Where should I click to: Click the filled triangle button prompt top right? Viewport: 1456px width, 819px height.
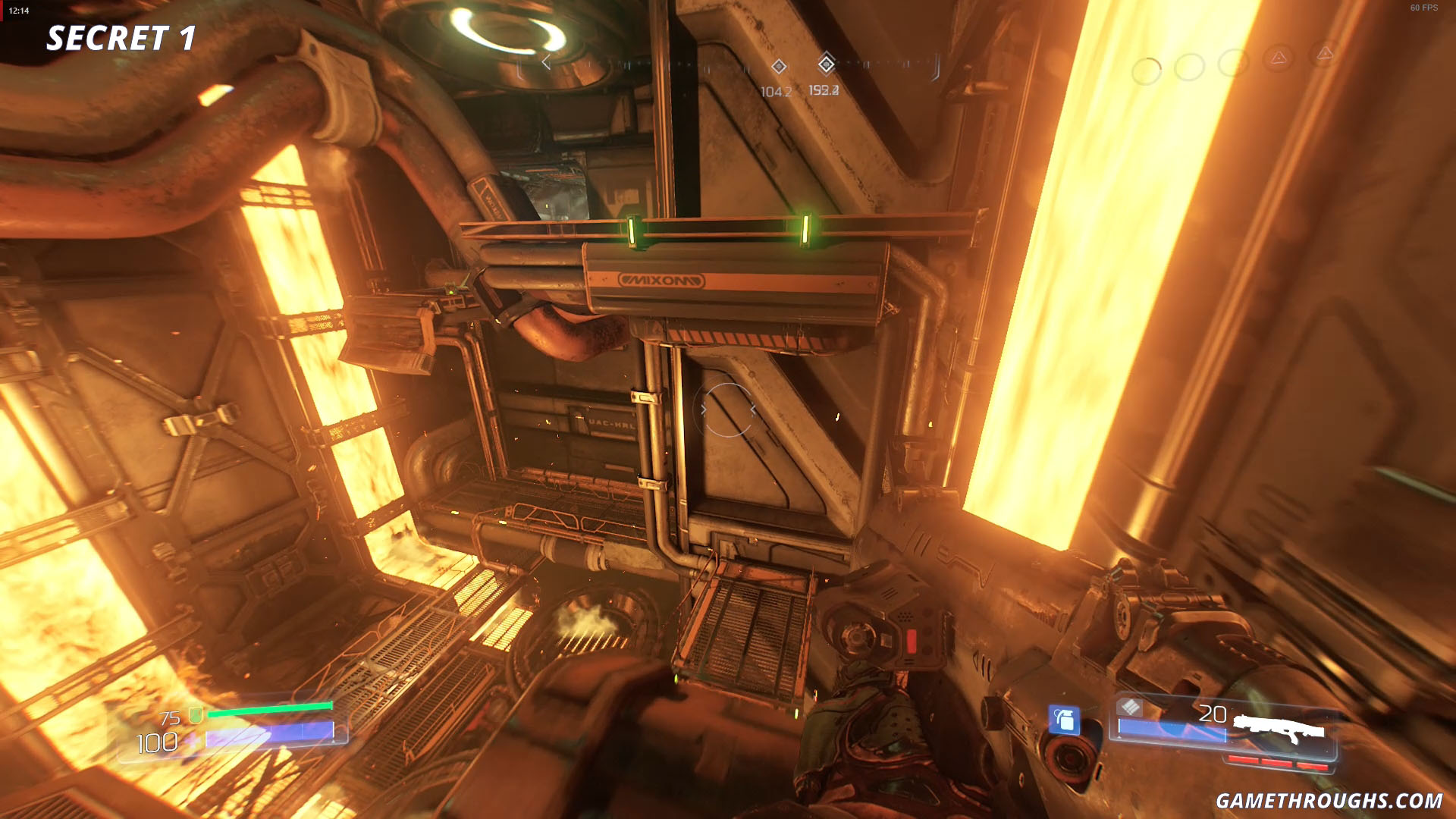pos(1279,57)
